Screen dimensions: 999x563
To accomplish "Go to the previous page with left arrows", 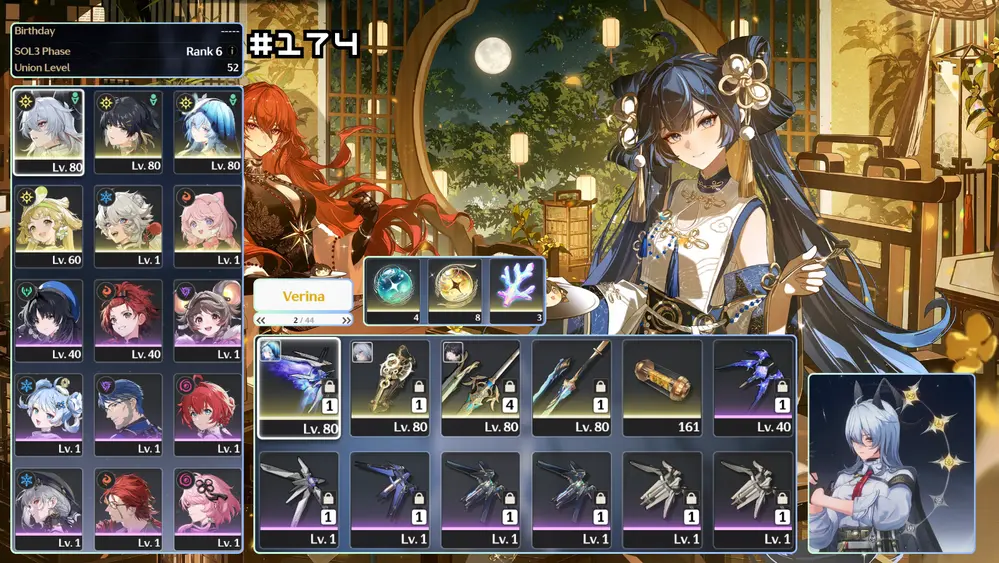I will (262, 320).
